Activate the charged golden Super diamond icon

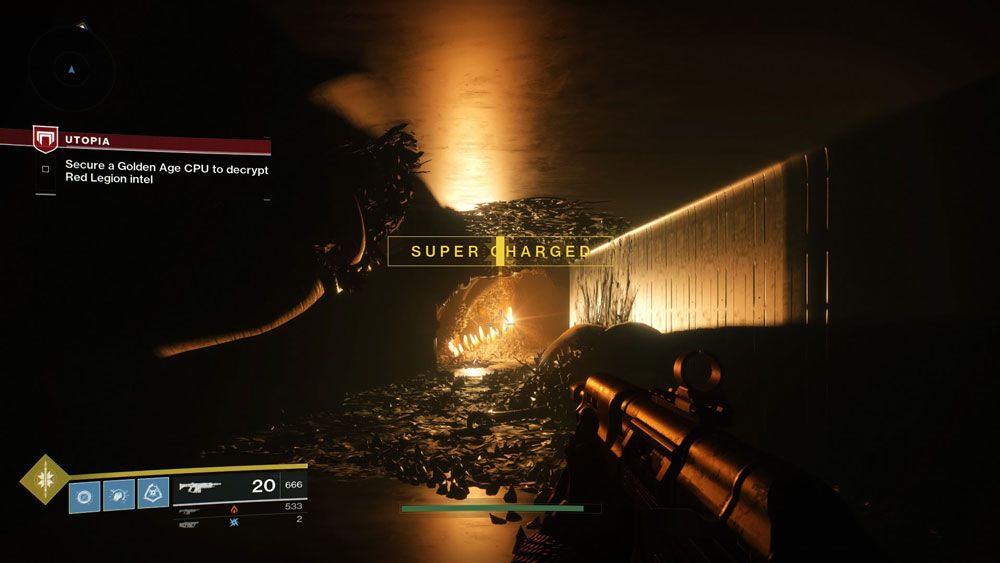coord(44,479)
